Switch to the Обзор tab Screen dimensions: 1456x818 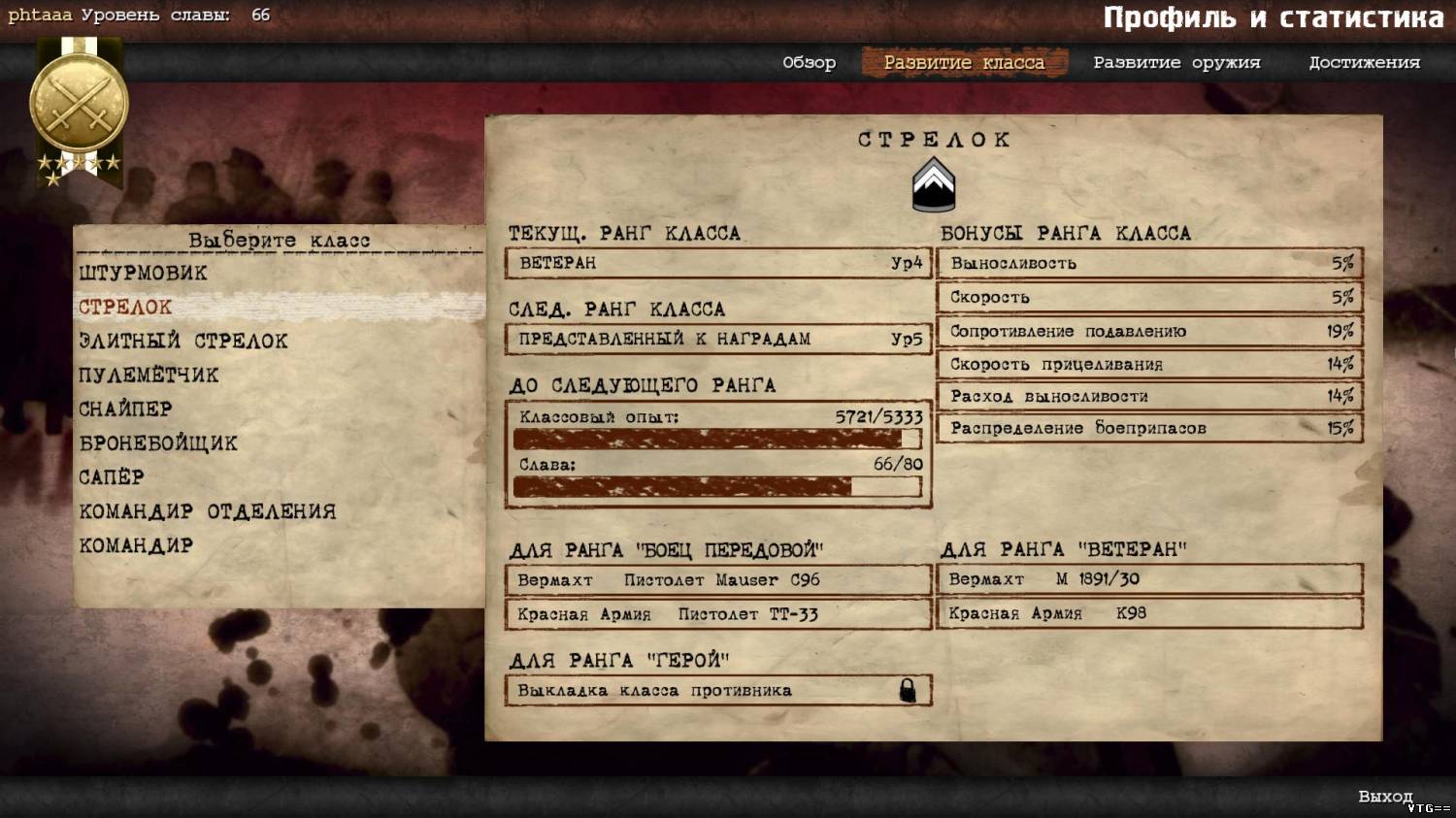[809, 63]
